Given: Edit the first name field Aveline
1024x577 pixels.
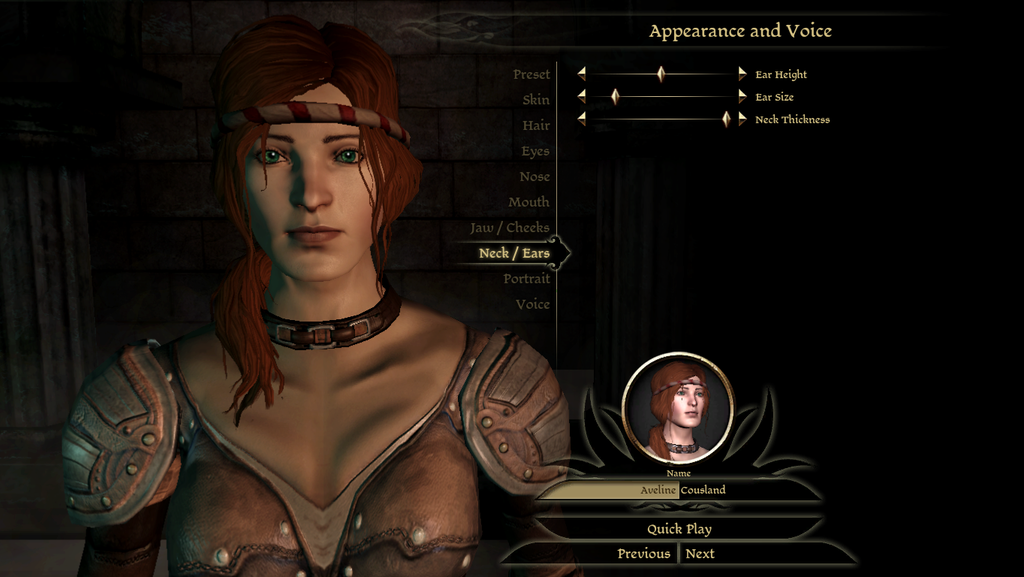Looking at the screenshot, I should point(612,490).
